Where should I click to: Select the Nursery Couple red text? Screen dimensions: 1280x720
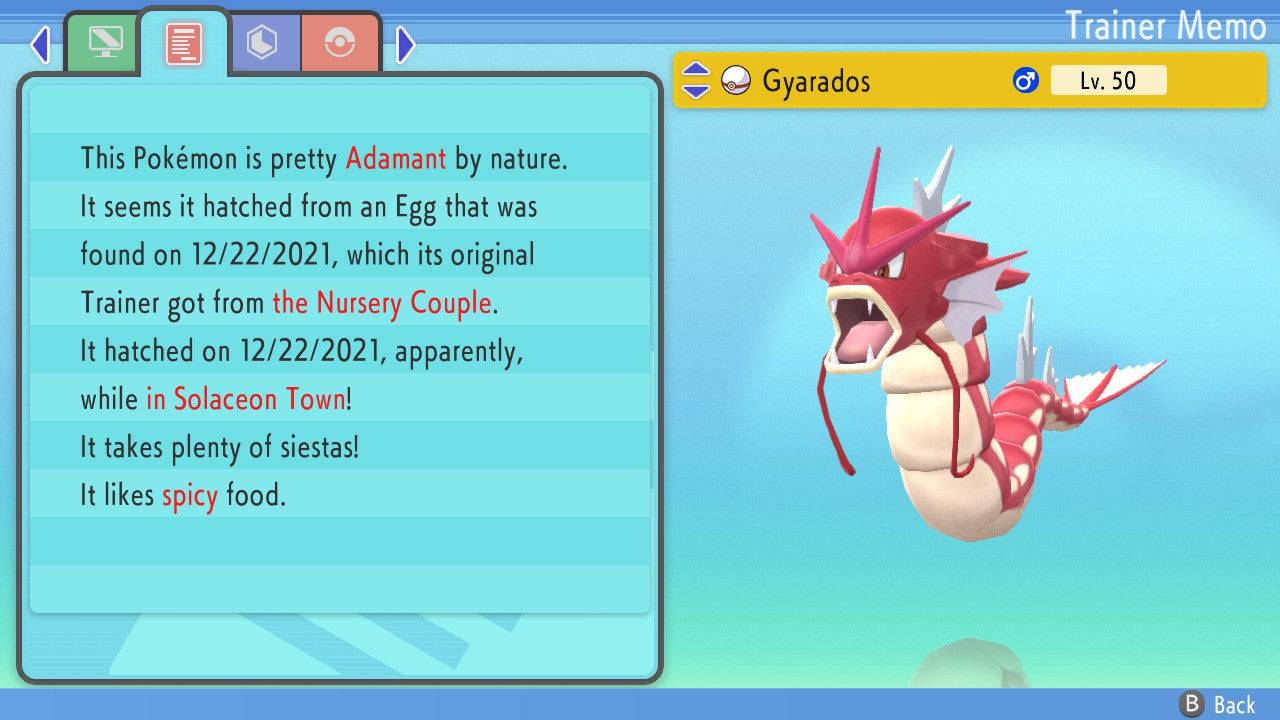pos(381,303)
